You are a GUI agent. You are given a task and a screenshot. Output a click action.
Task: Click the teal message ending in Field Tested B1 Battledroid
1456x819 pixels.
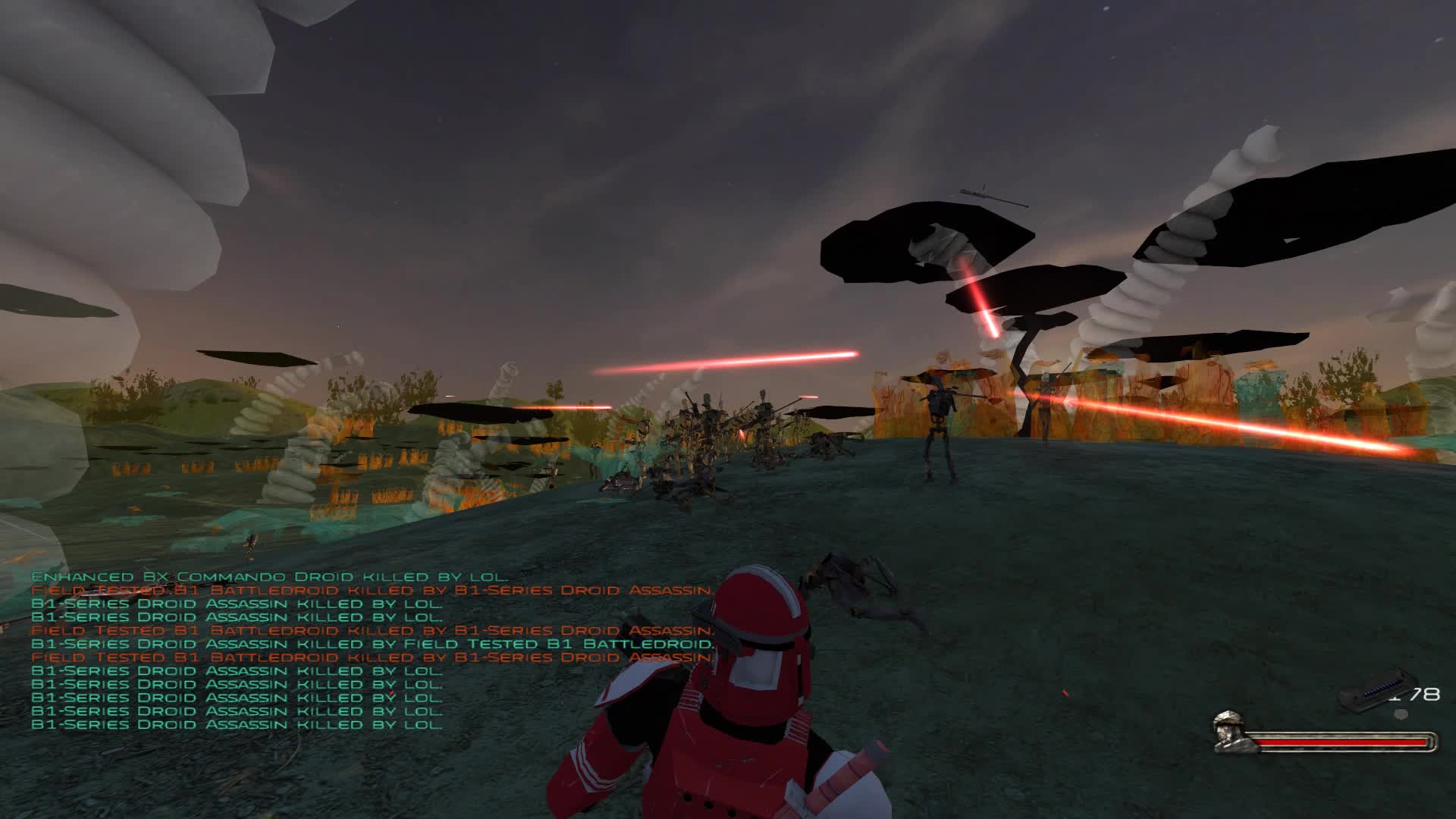click(x=372, y=643)
